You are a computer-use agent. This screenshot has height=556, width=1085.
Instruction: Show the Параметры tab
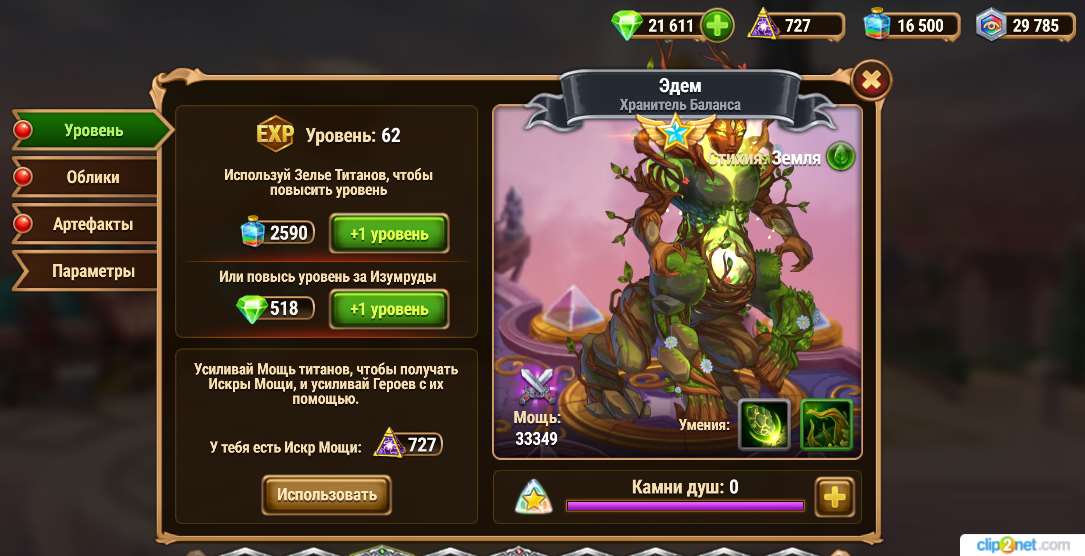click(x=93, y=271)
